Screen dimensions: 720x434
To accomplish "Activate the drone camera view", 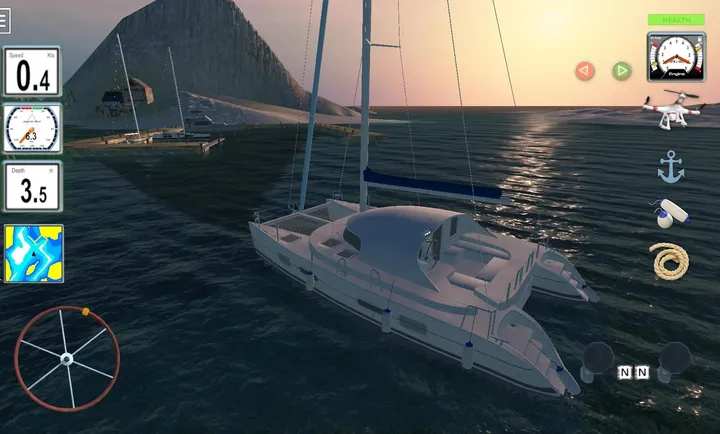I will [x=672, y=110].
